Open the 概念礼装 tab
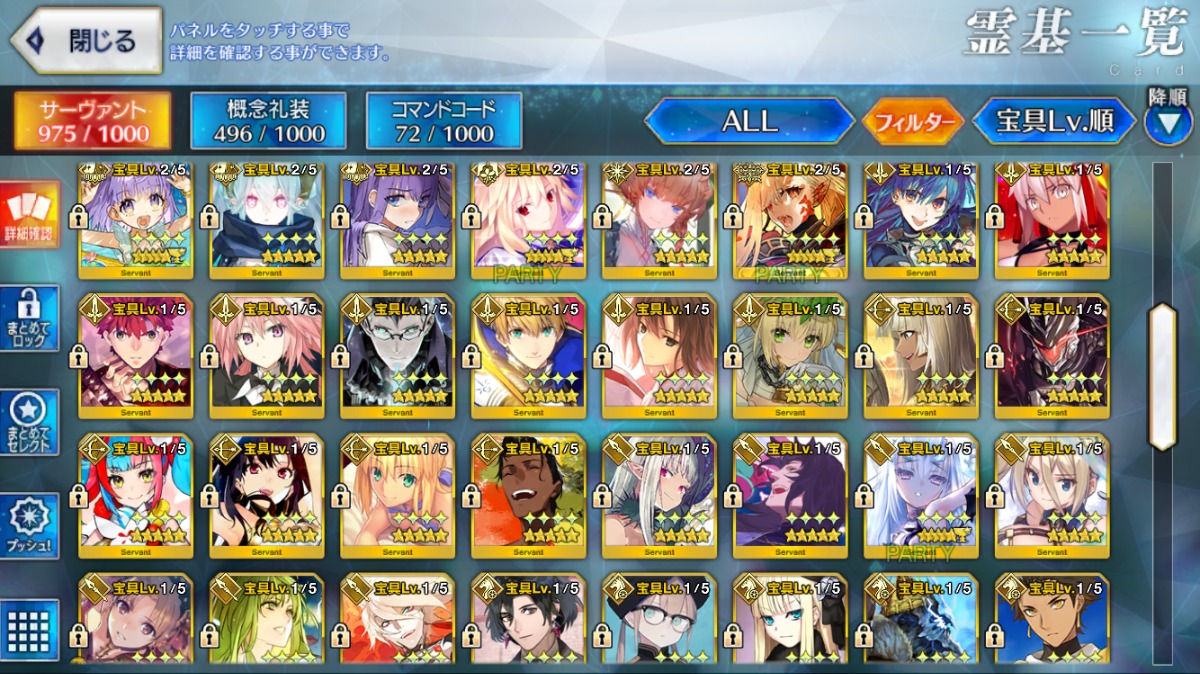 (x=268, y=121)
